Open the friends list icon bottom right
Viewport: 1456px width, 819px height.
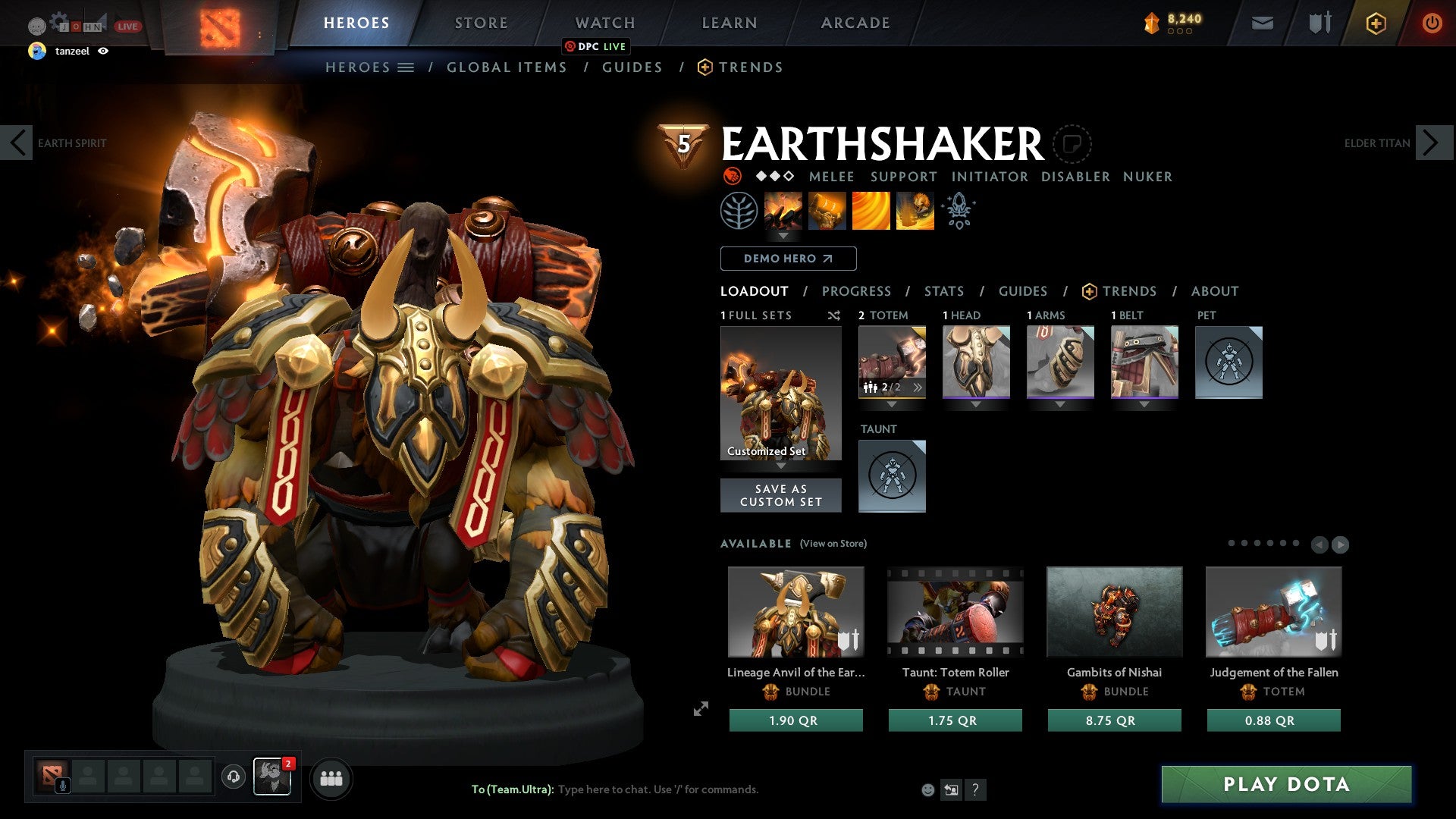tap(331, 778)
